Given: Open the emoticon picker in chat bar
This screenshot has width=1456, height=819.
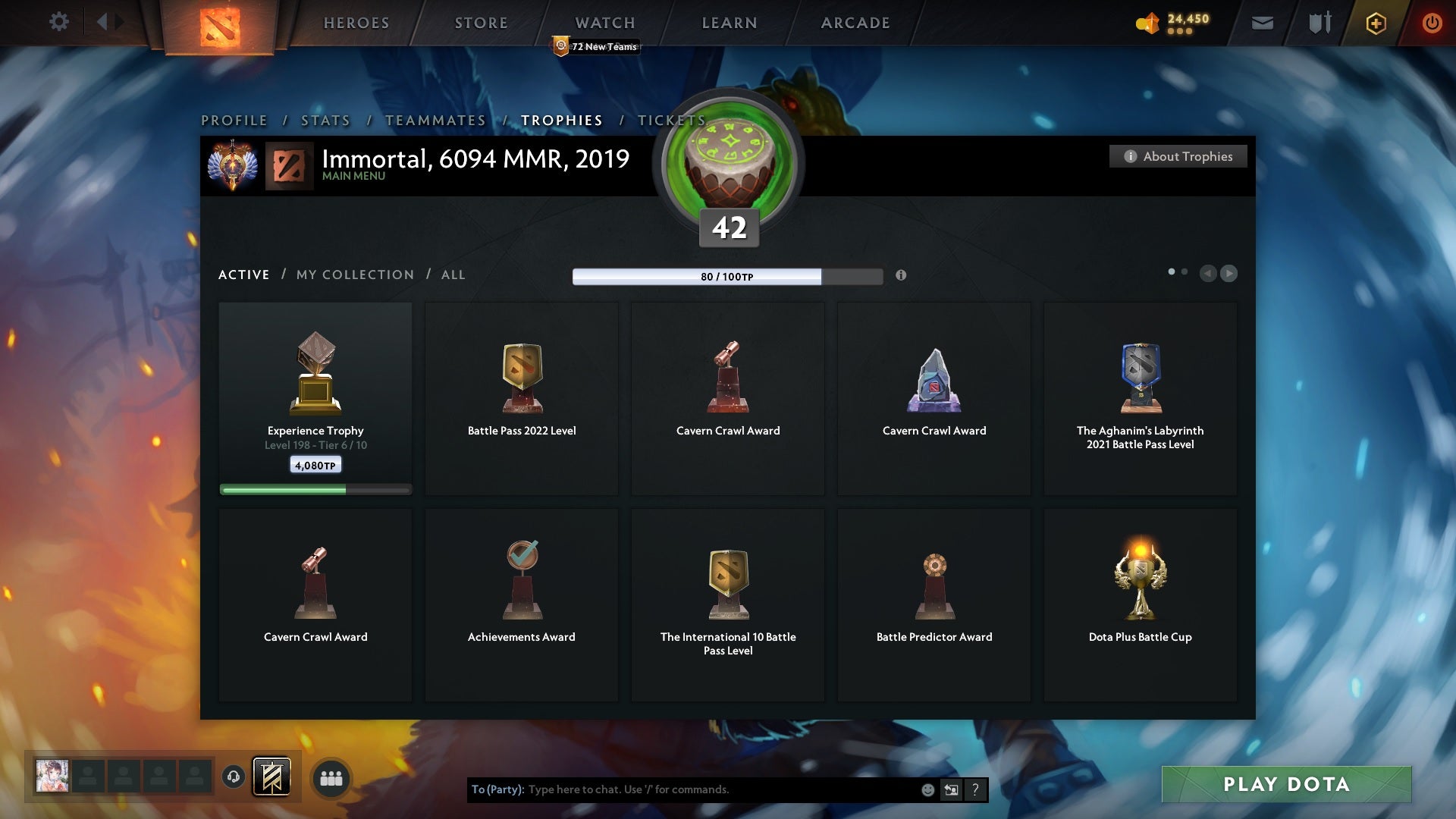Looking at the screenshot, I should 928,789.
